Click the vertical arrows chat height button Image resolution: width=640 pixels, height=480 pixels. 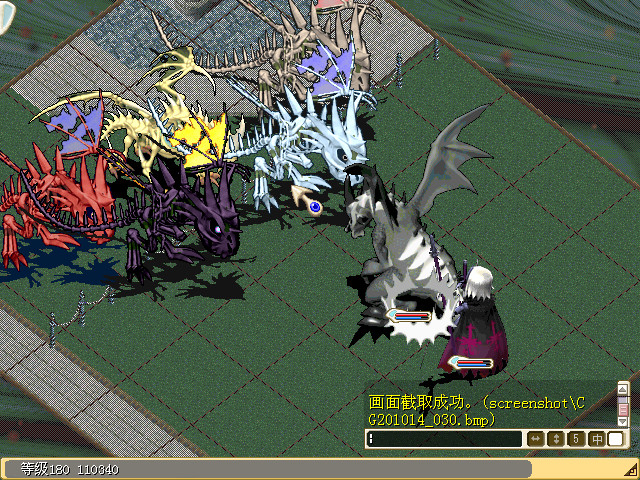coord(556,439)
